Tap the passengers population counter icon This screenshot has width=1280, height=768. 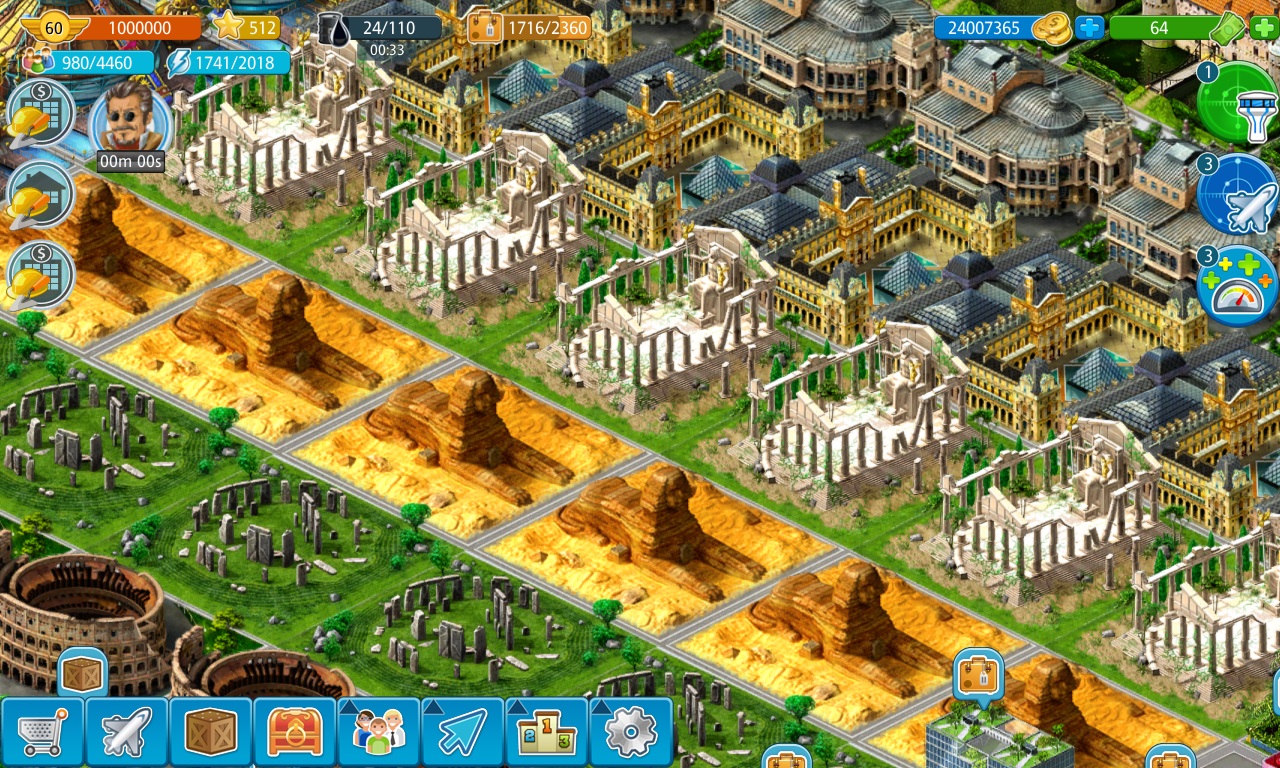tap(38, 62)
